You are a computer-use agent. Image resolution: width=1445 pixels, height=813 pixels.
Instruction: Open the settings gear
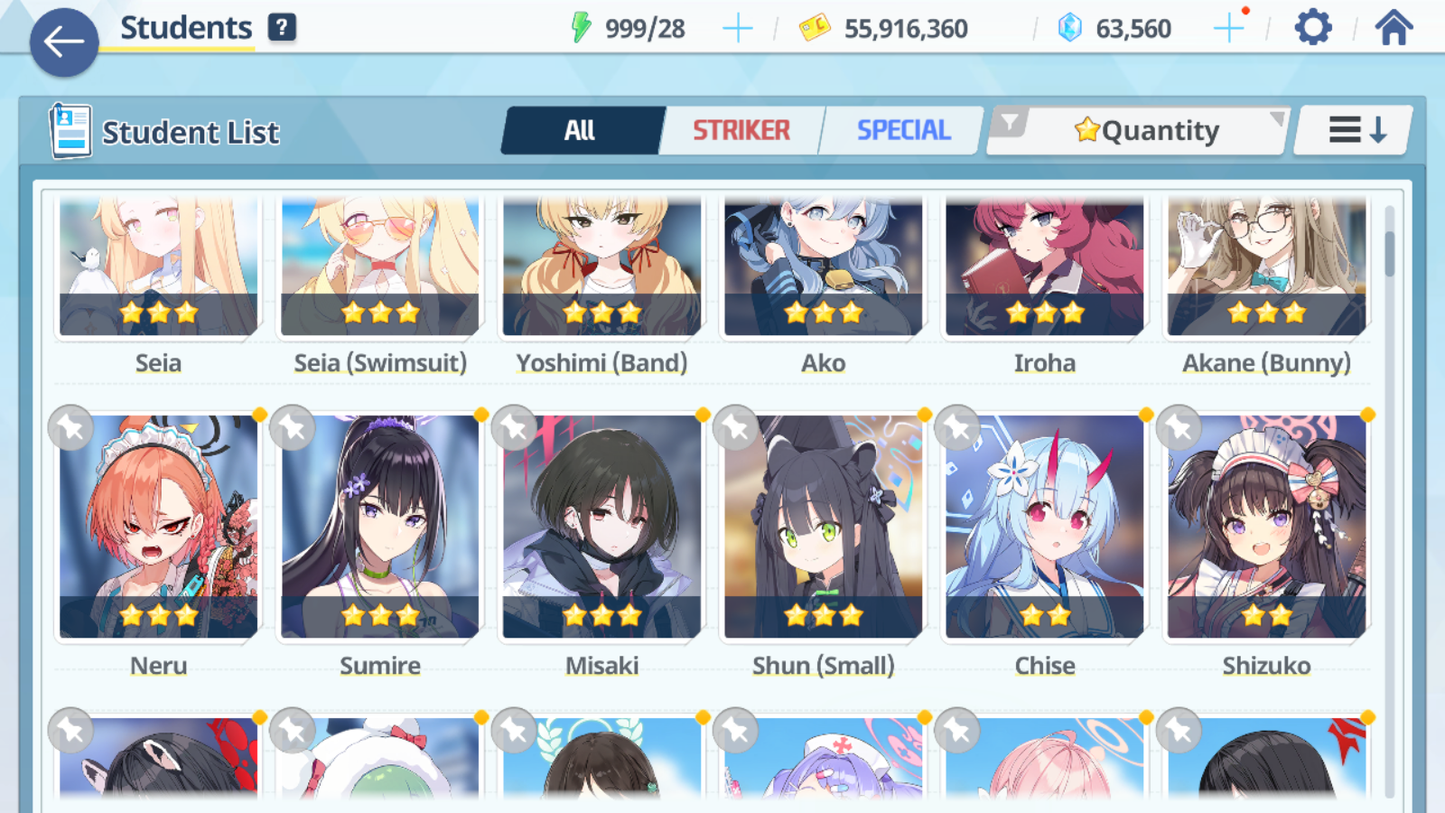tap(1311, 27)
